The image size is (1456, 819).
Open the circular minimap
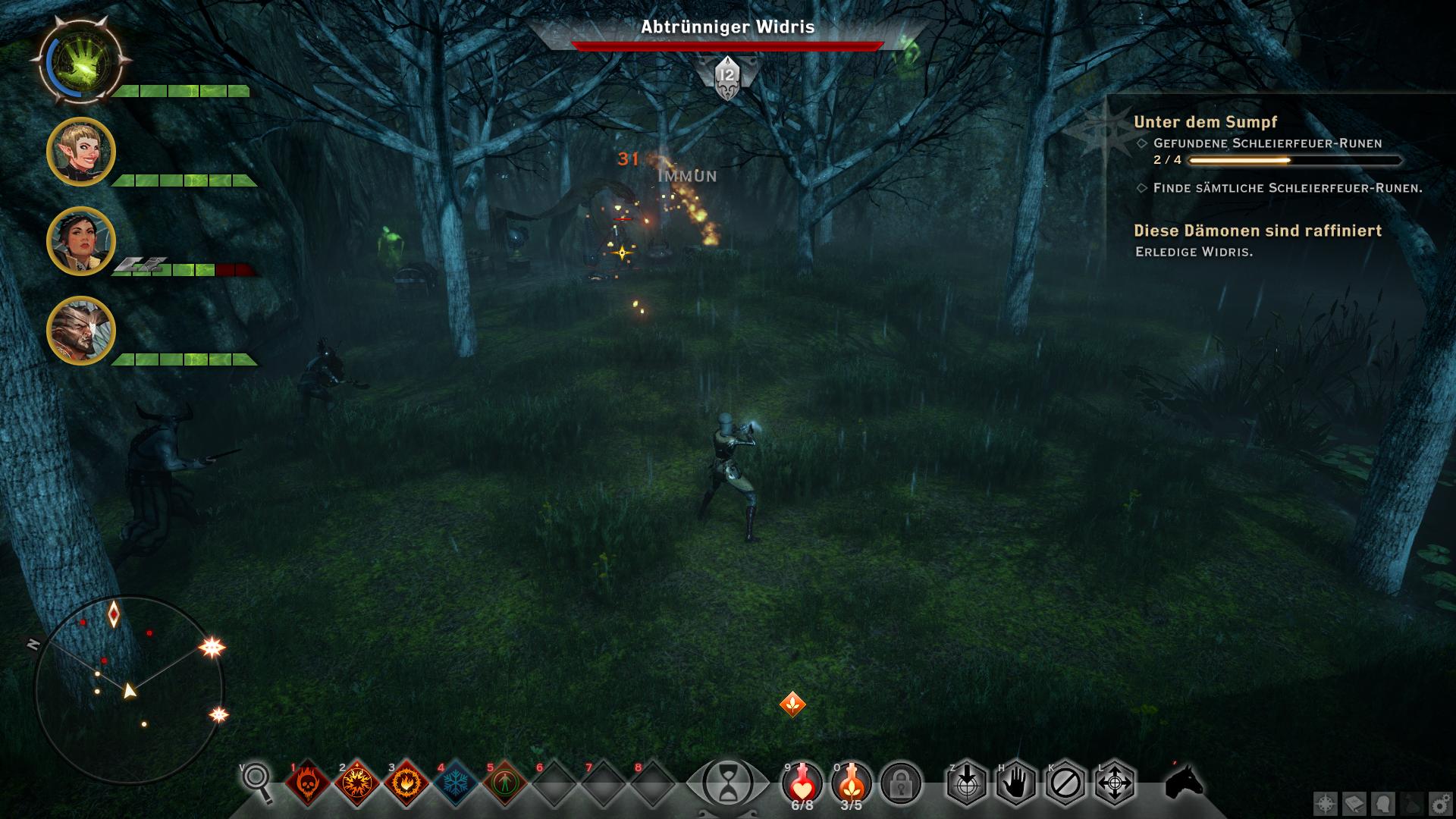coord(129,690)
